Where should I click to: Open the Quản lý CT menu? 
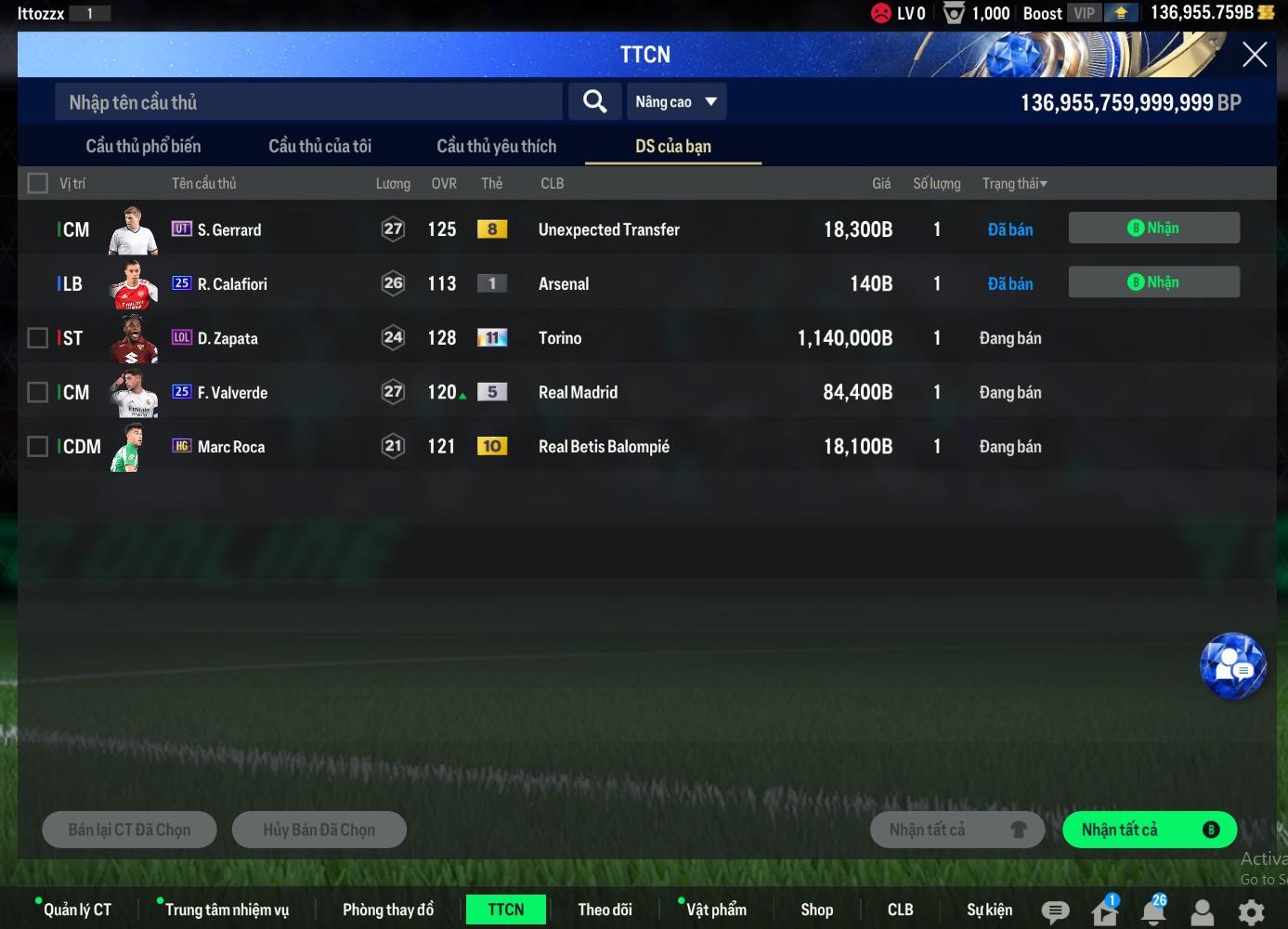point(77,909)
